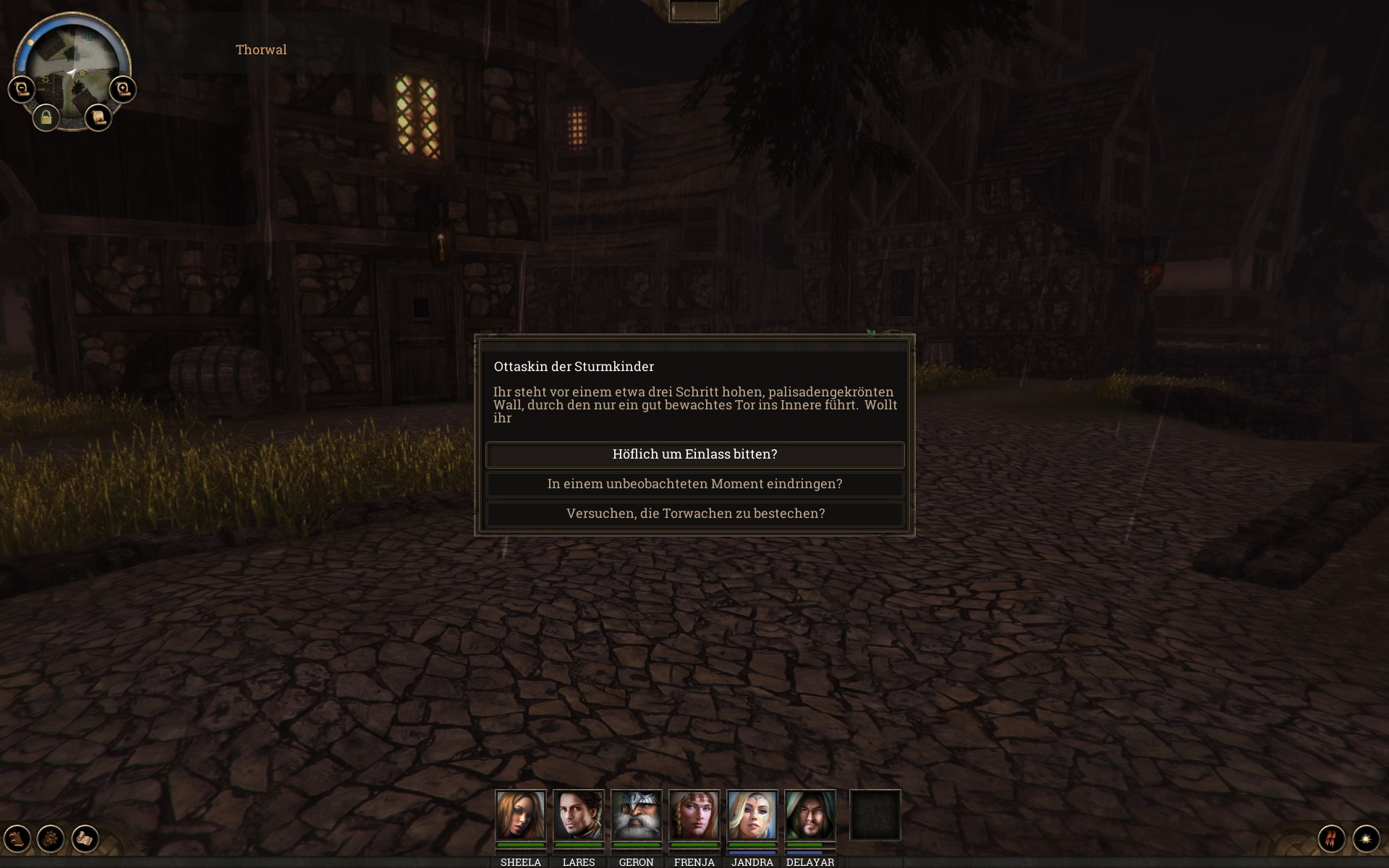
Task: Zoom out the minimap with minus scroll
Action: pos(22,90)
